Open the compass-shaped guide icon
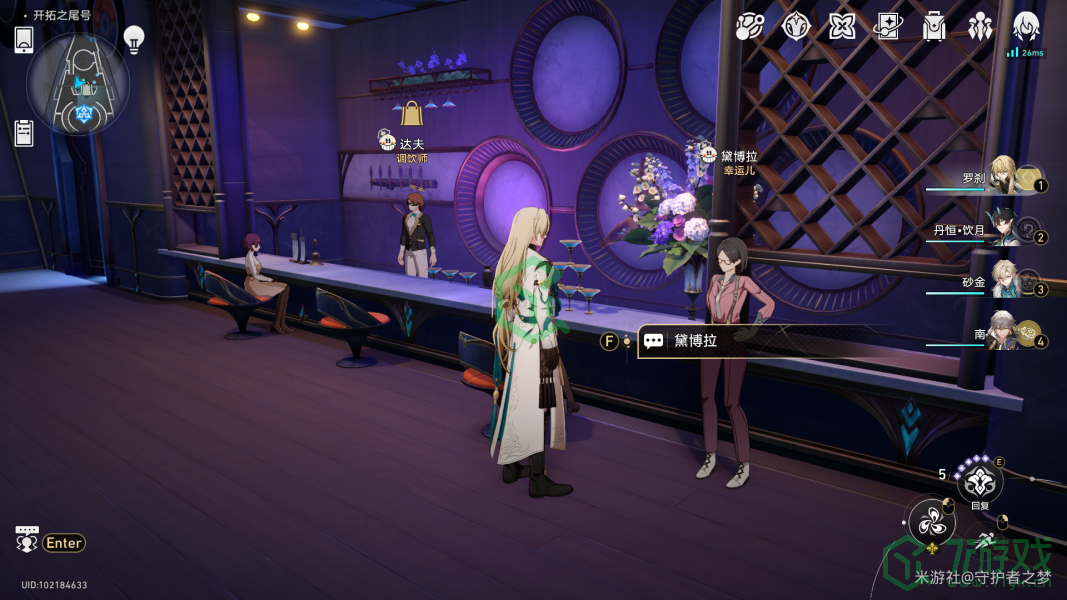1067x600 pixels. tap(796, 27)
